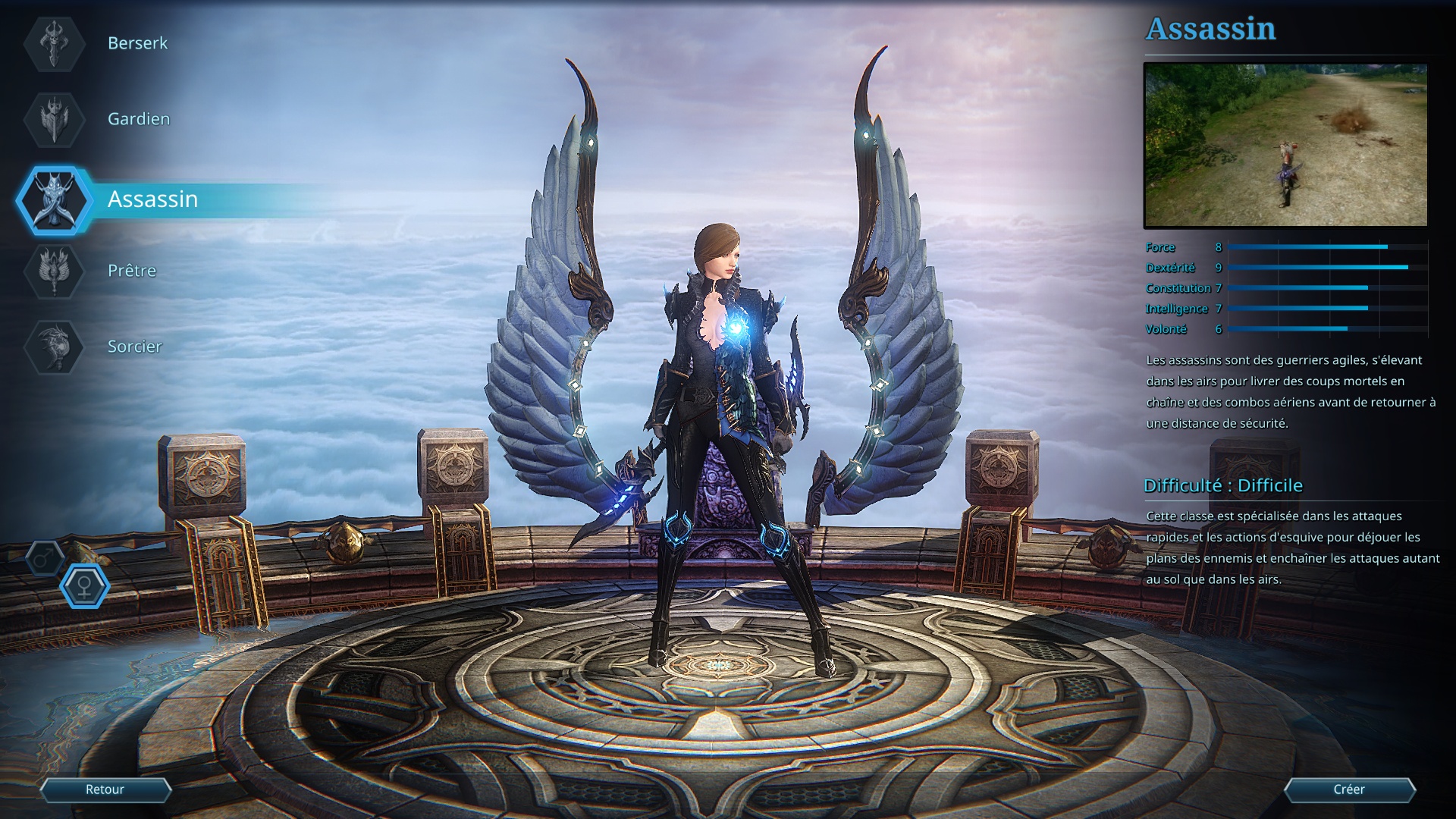Screen dimensions: 1456x819
Task: Select the female gender icon
Action: click(x=84, y=586)
